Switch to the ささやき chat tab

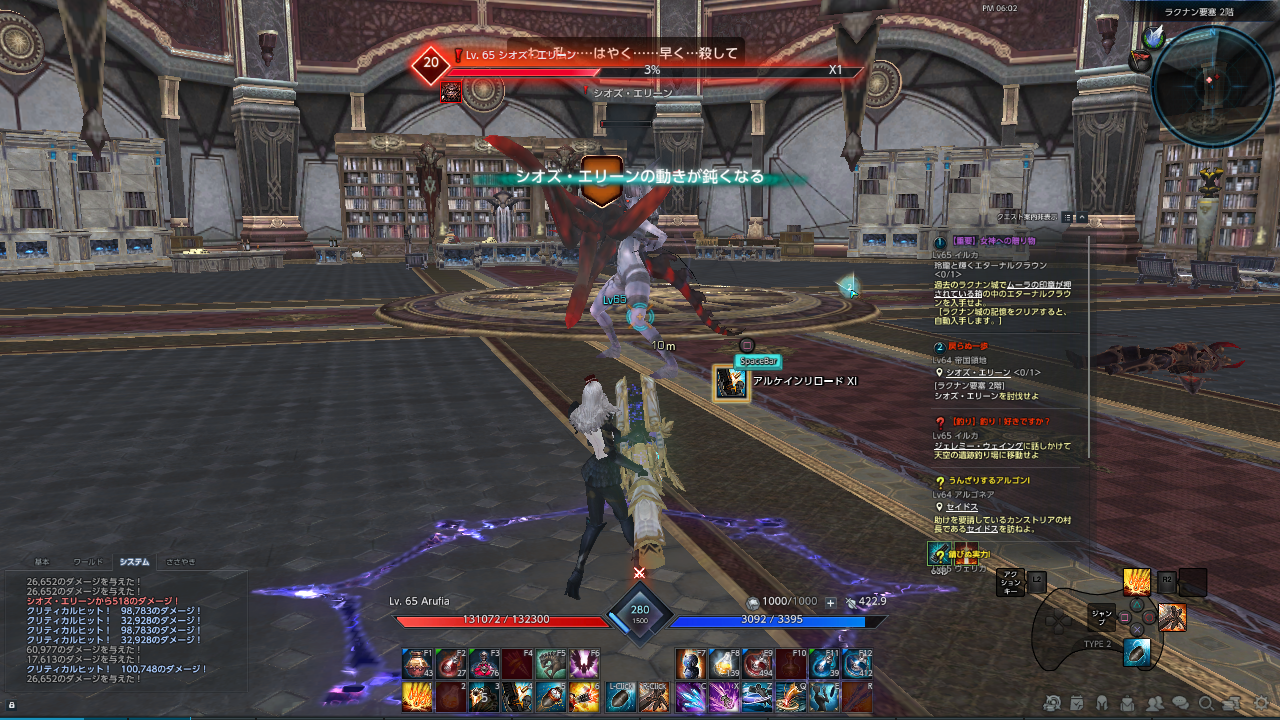click(181, 563)
